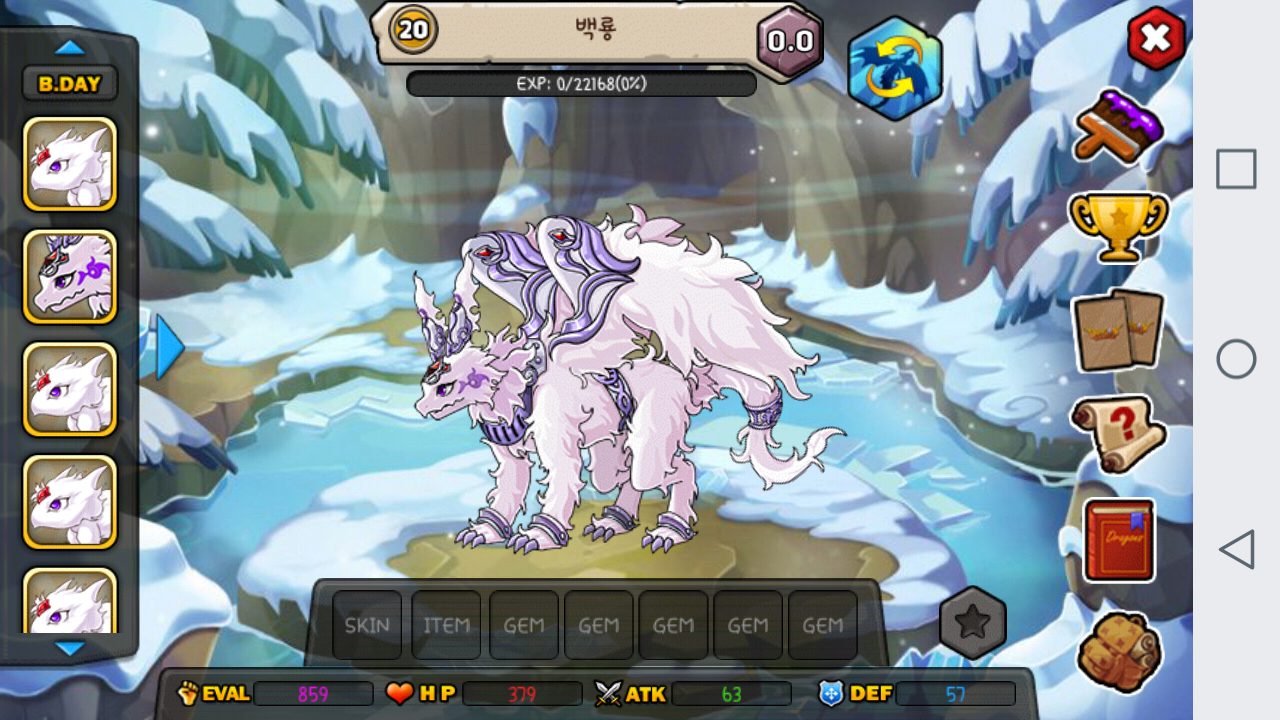1280x720 pixels.
Task: Tap the Android home circle button
Action: click(1236, 359)
